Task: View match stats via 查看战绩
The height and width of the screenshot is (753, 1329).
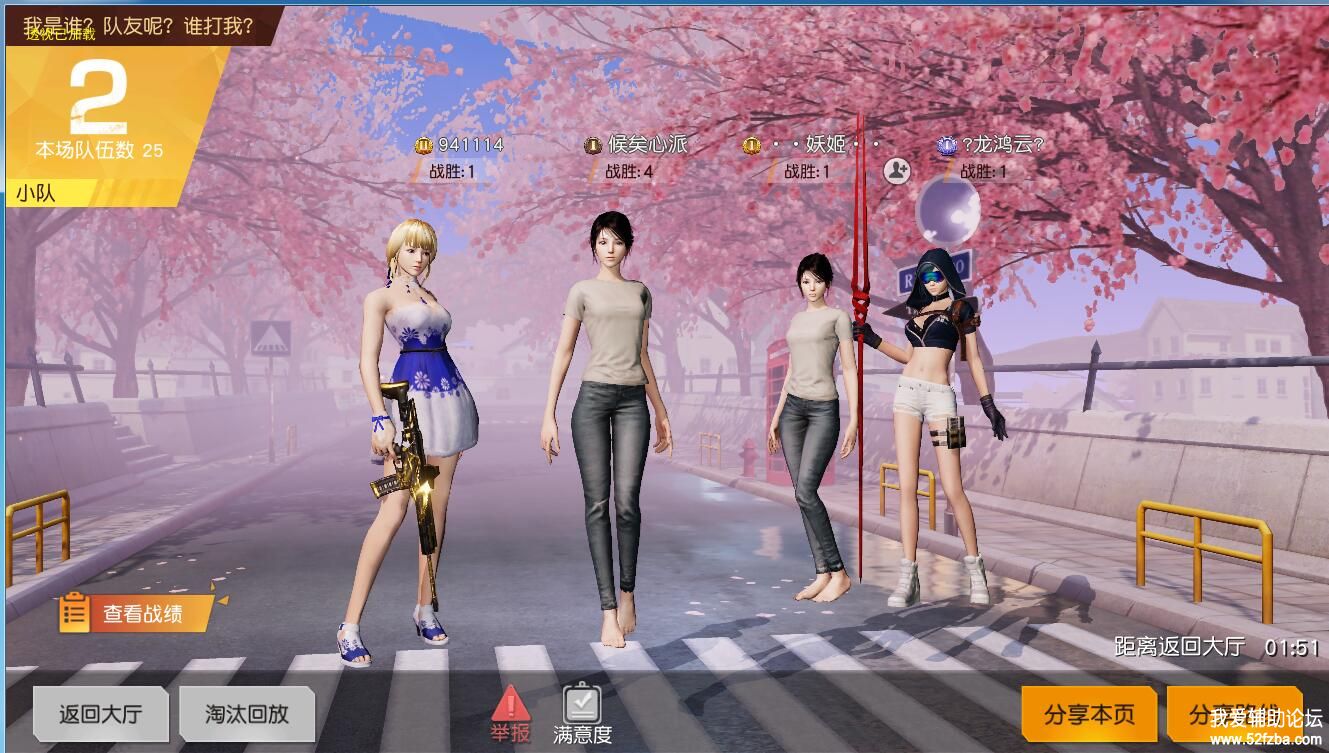Action: [x=136, y=613]
